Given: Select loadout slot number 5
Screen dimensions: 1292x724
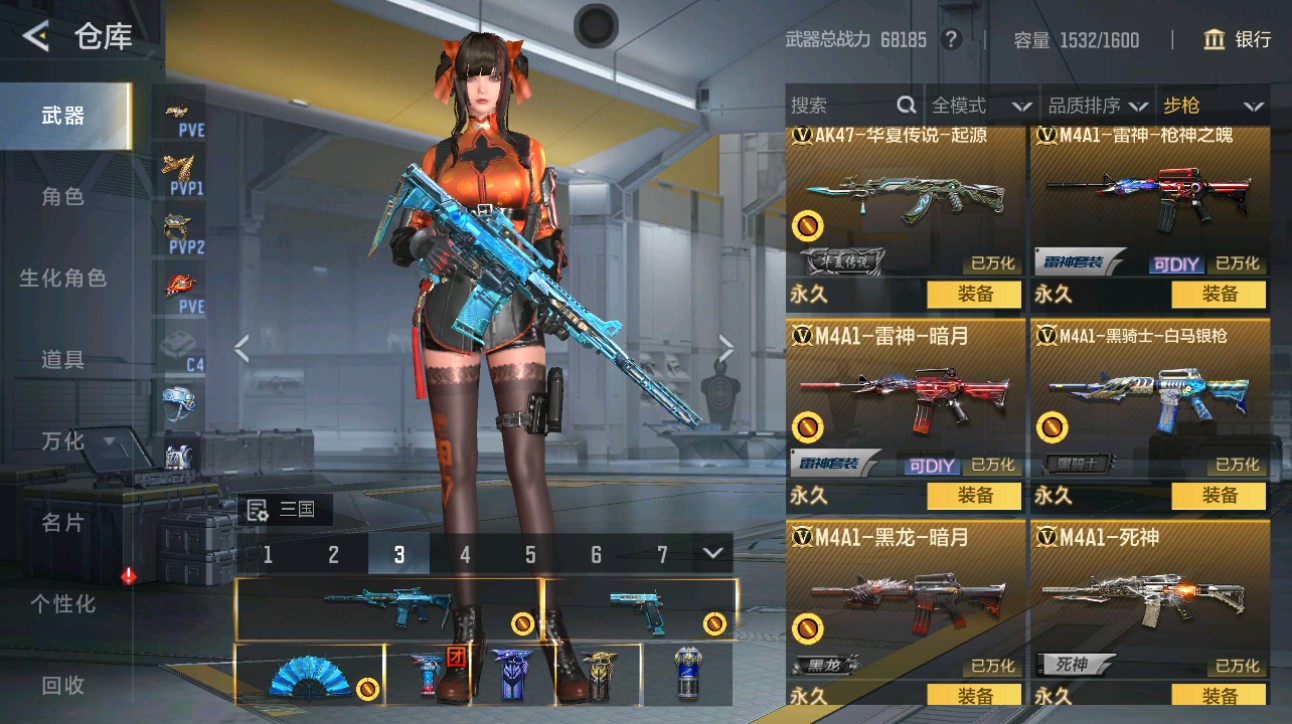Looking at the screenshot, I should point(530,555).
